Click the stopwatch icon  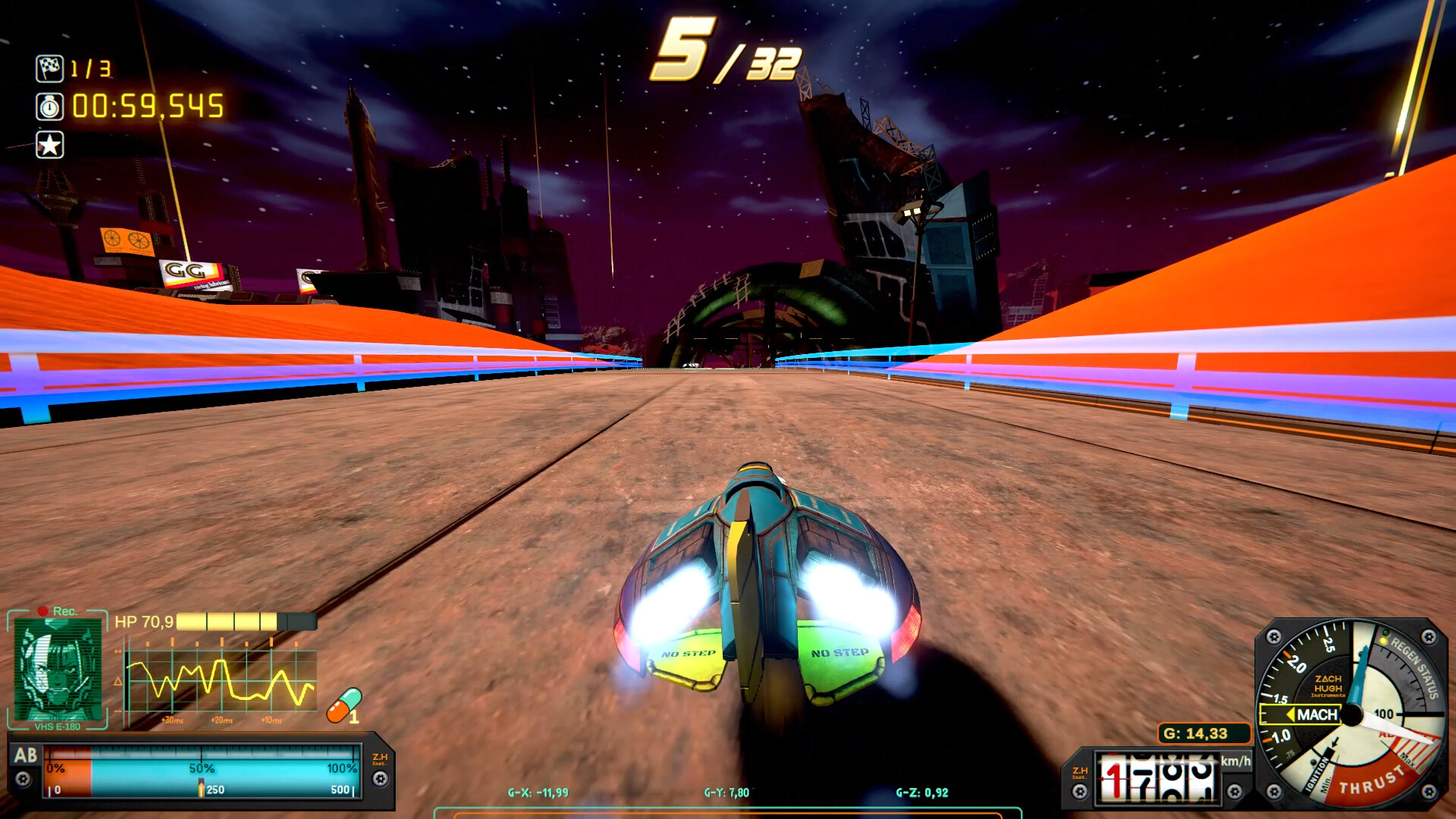click(49, 107)
